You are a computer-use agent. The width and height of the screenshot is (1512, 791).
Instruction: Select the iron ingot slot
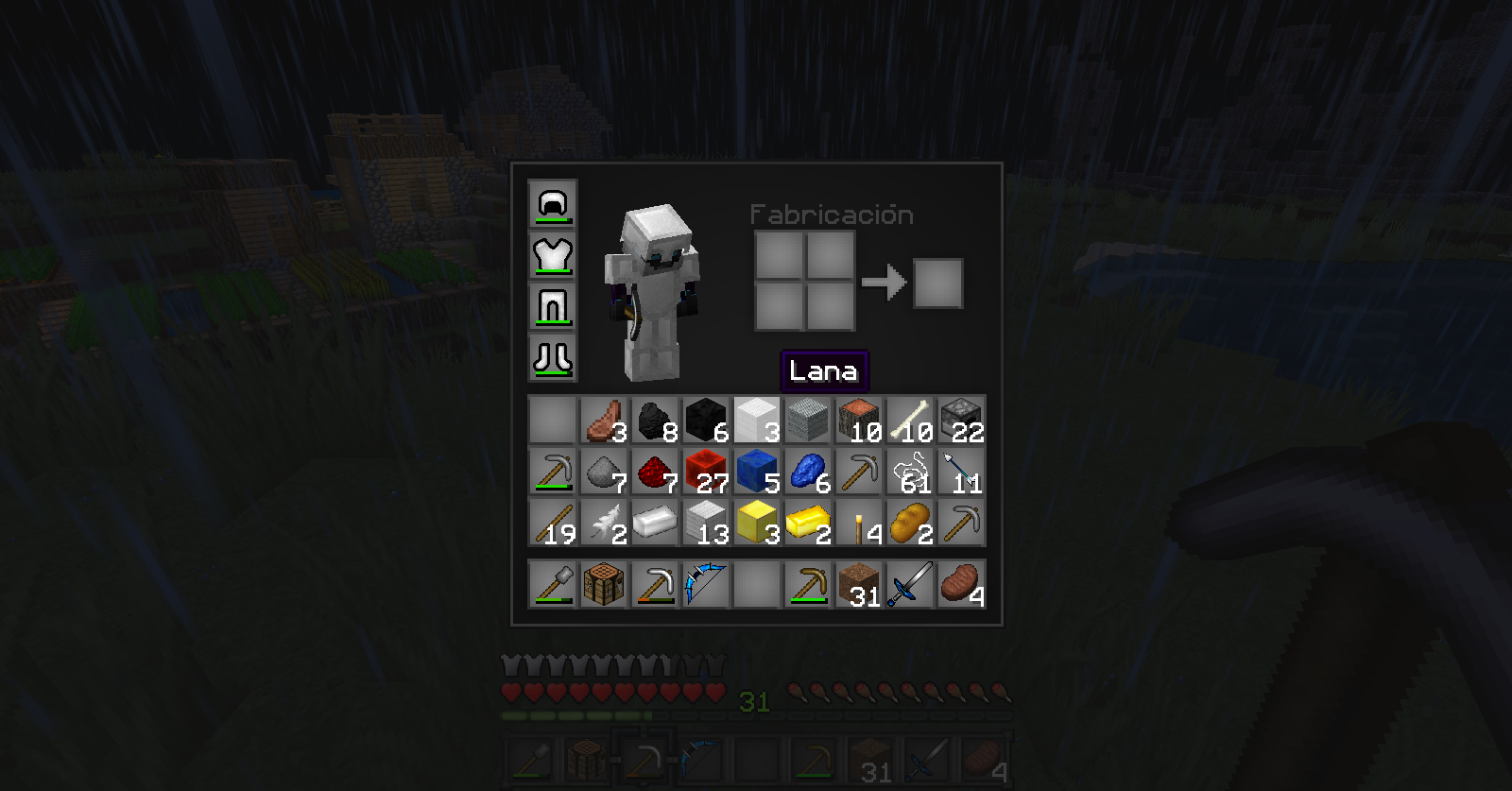[655, 522]
